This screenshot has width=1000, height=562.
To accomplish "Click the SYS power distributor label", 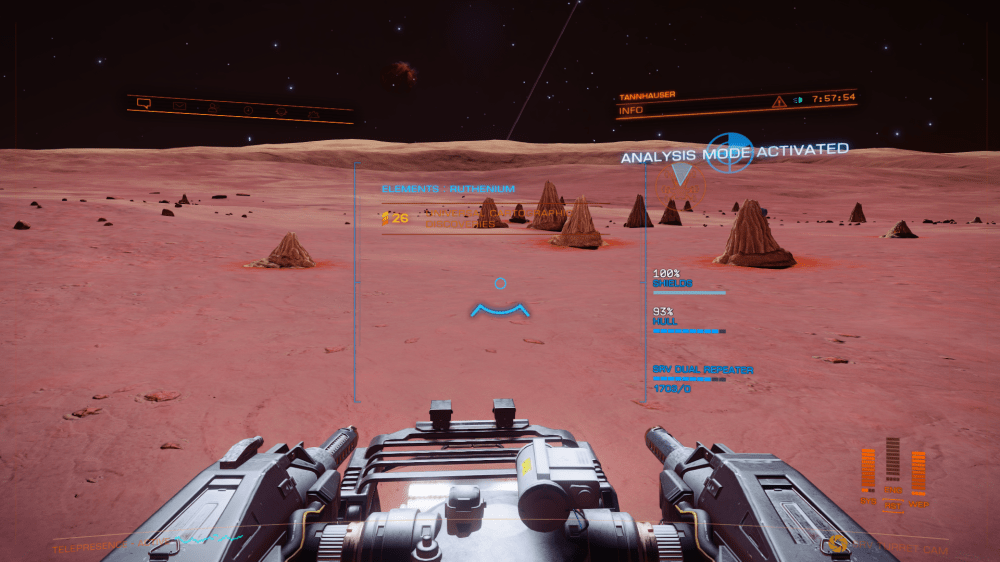I will pos(867,499).
